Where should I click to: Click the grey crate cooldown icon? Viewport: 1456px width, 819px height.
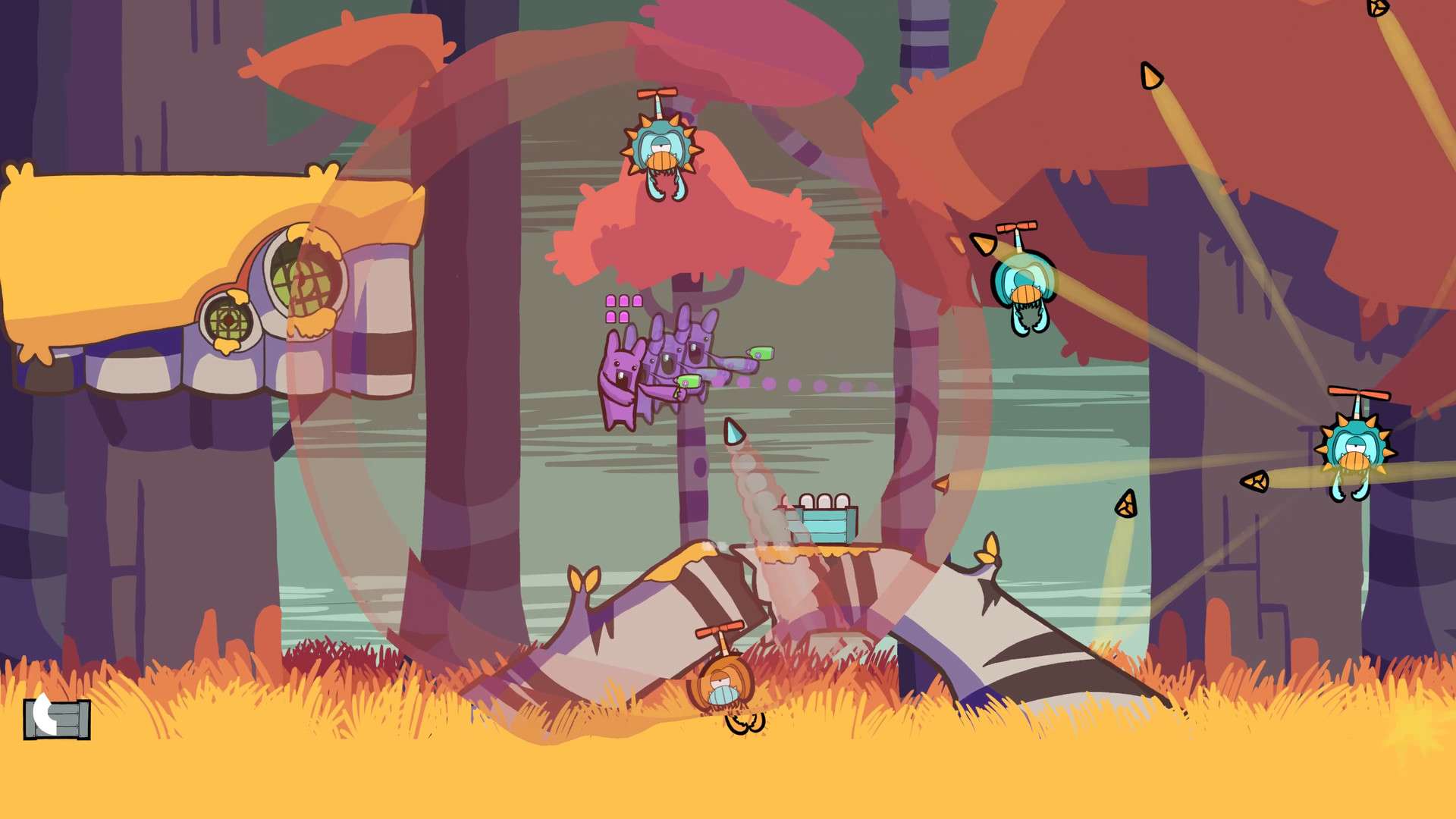click(x=57, y=717)
